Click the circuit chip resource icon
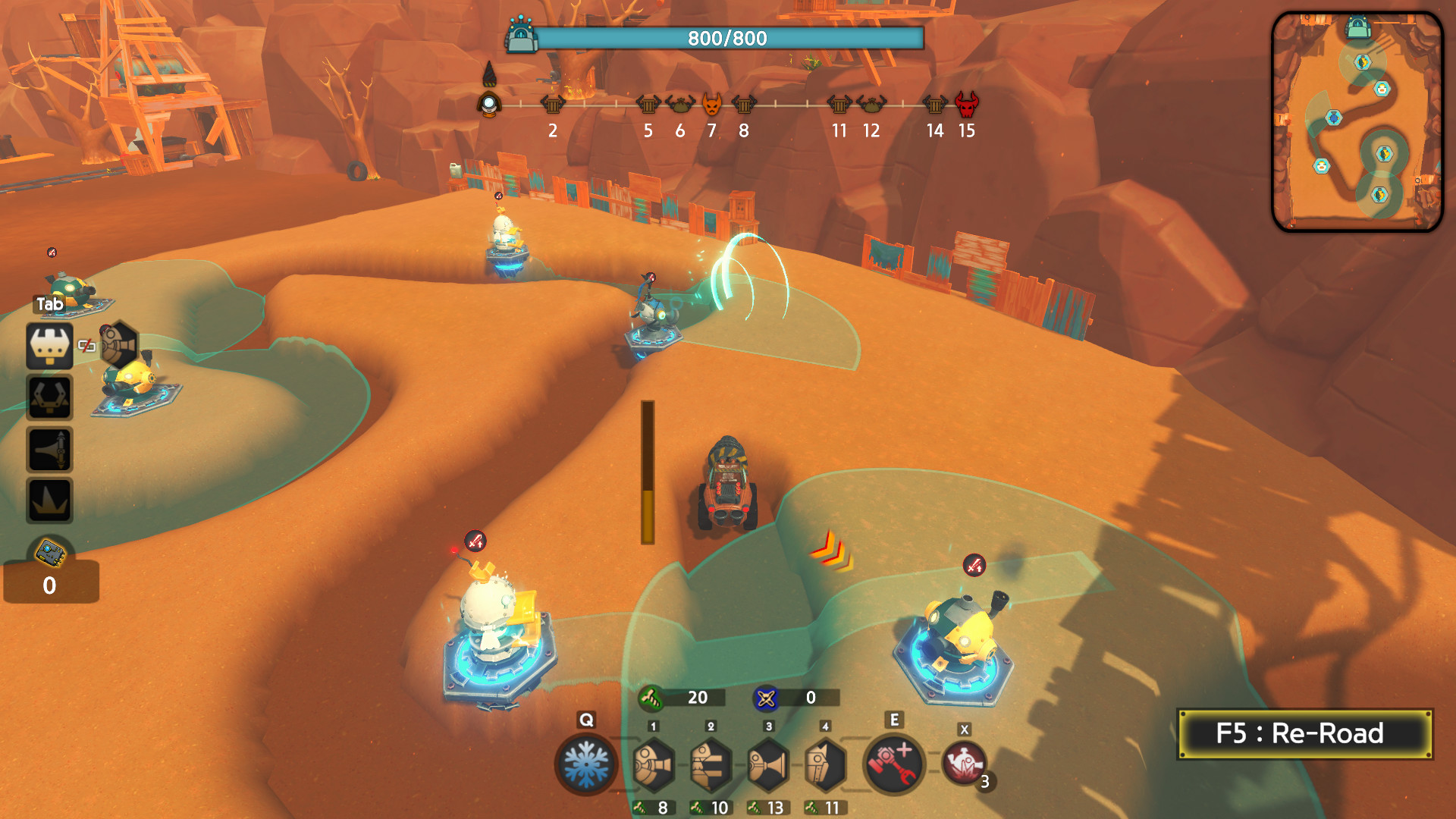 pos(51,553)
